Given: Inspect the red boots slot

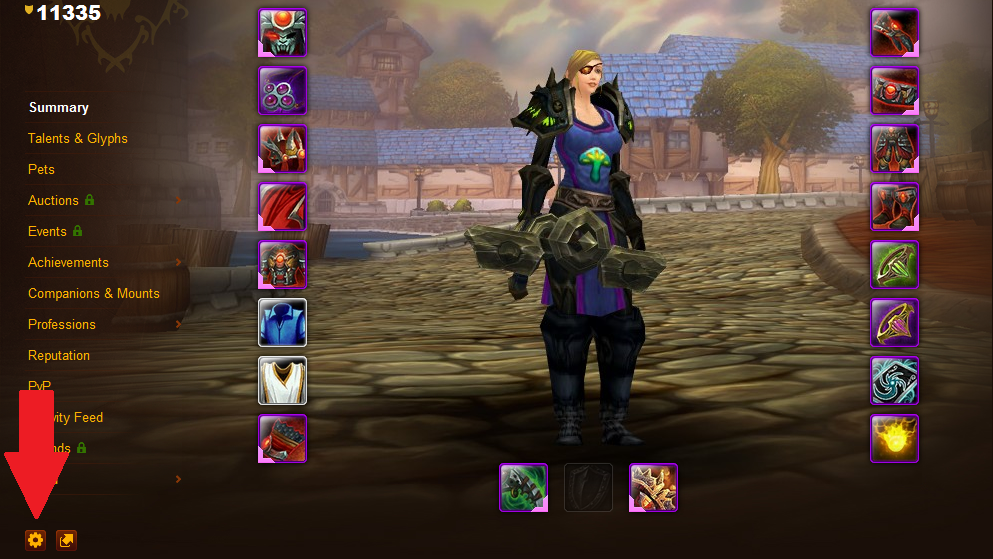Looking at the screenshot, I should click(x=894, y=207).
